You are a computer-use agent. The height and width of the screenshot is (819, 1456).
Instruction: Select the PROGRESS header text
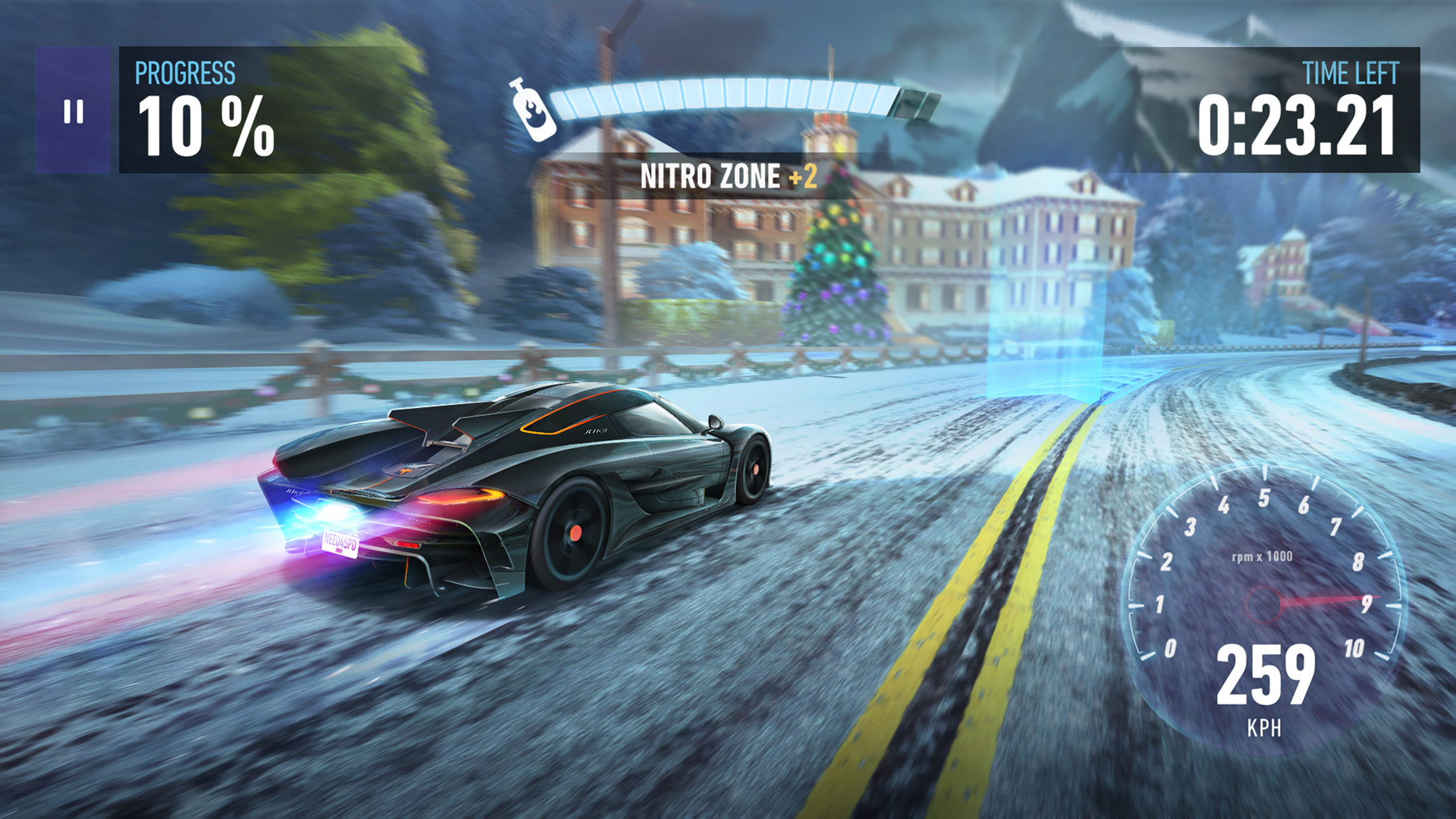point(185,71)
